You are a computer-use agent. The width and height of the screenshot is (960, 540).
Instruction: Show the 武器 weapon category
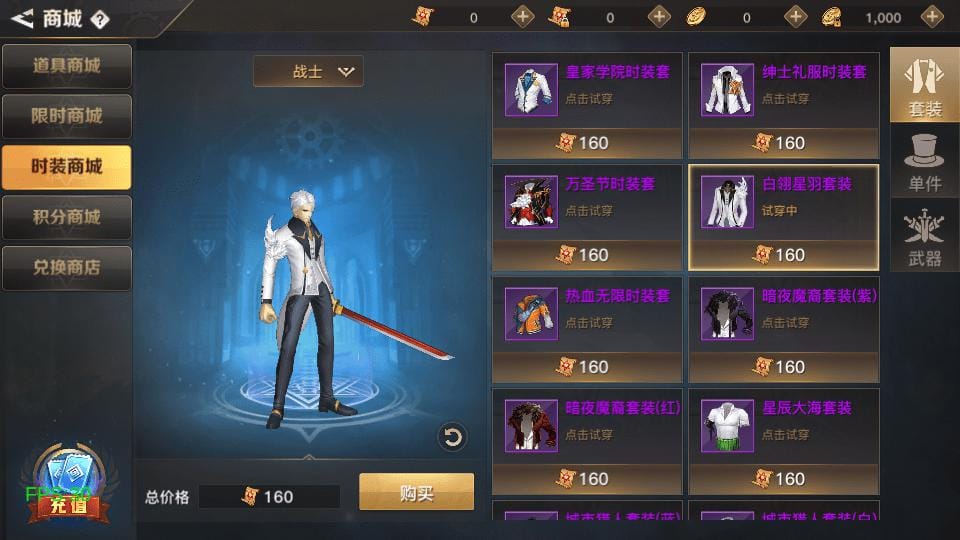pyautogui.click(x=924, y=236)
